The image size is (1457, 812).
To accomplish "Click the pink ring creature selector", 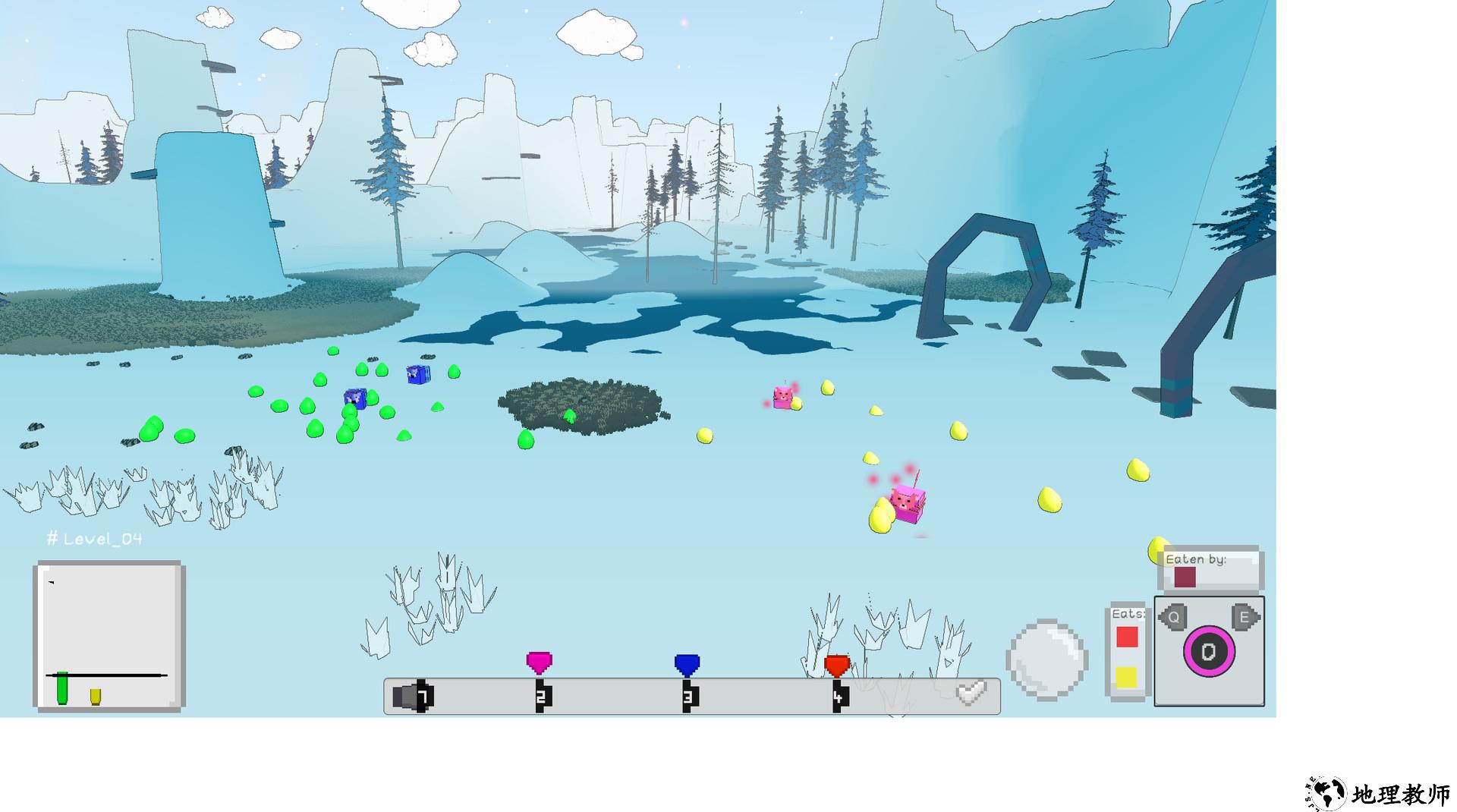I will pyautogui.click(x=1209, y=652).
